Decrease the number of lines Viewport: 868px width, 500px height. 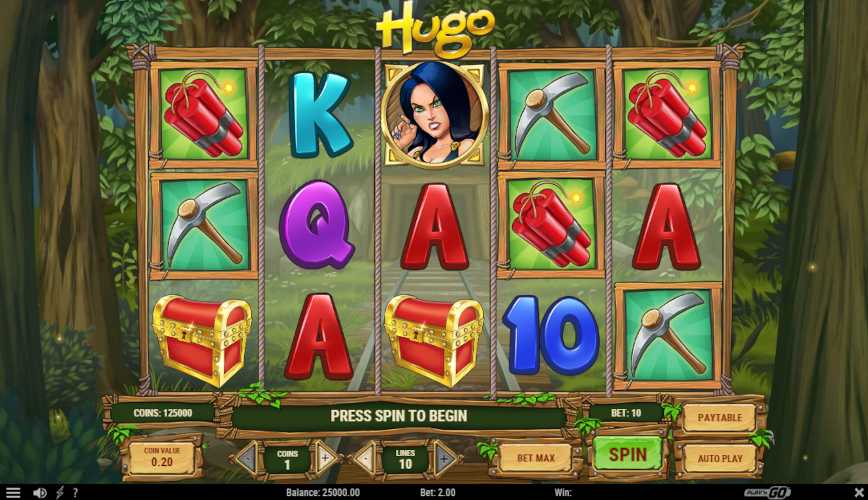pyautogui.click(x=366, y=459)
